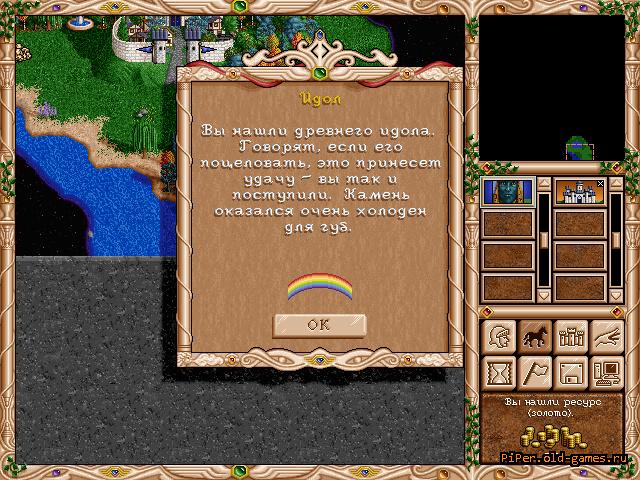This screenshot has height=480, width=640.
Task: Open kingdom summary with castle towers button
Action: 570,337
